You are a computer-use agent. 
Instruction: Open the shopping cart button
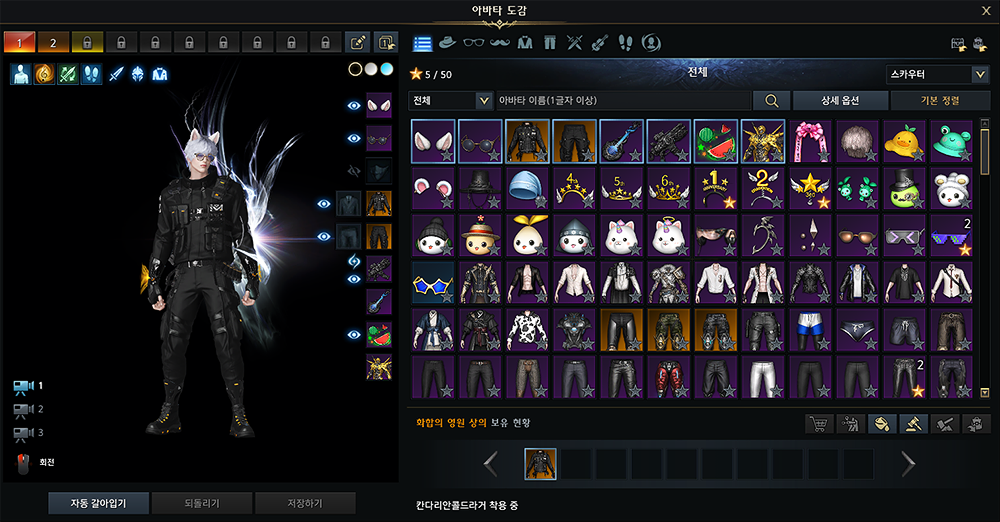click(x=820, y=424)
